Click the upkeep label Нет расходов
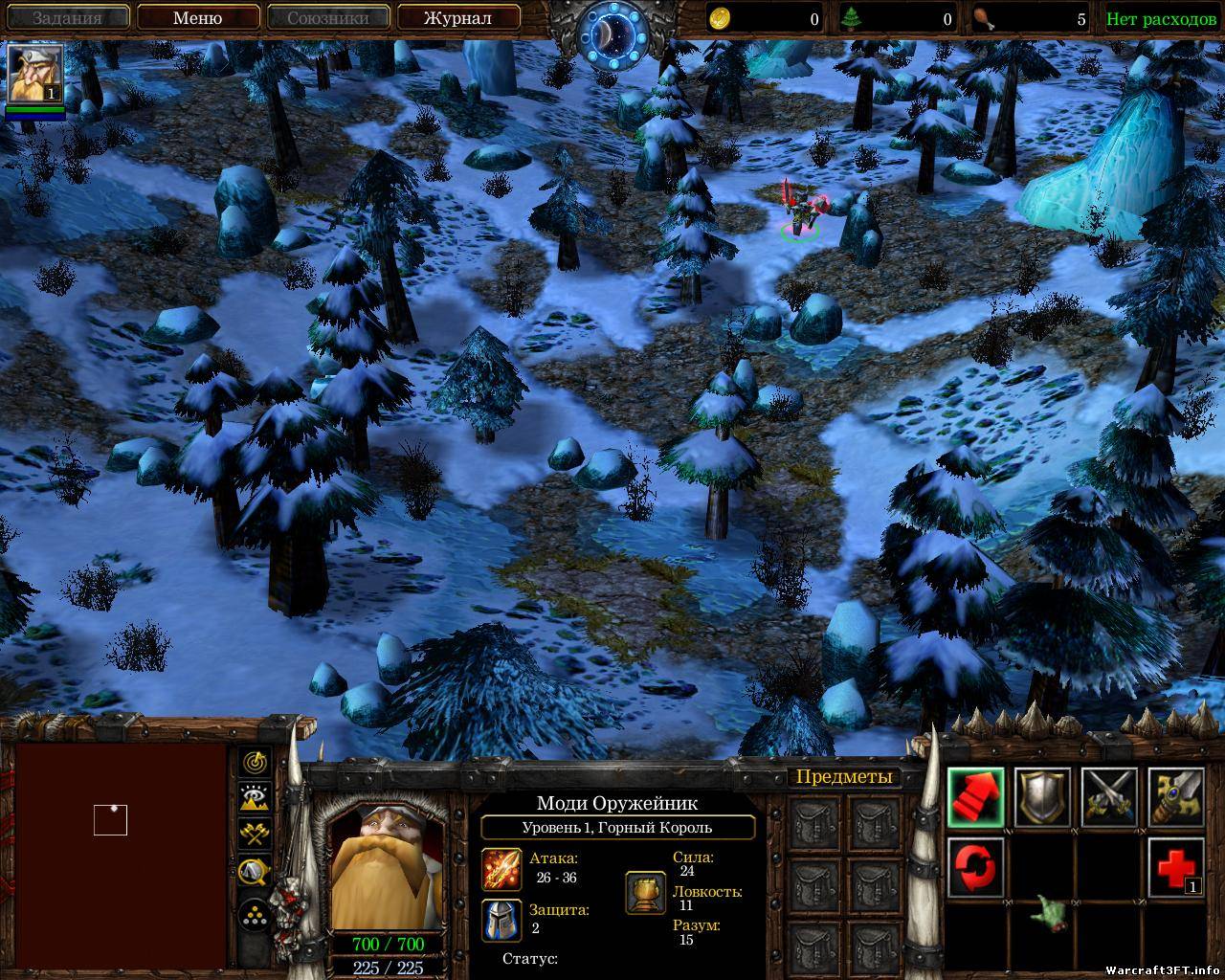 click(1161, 19)
